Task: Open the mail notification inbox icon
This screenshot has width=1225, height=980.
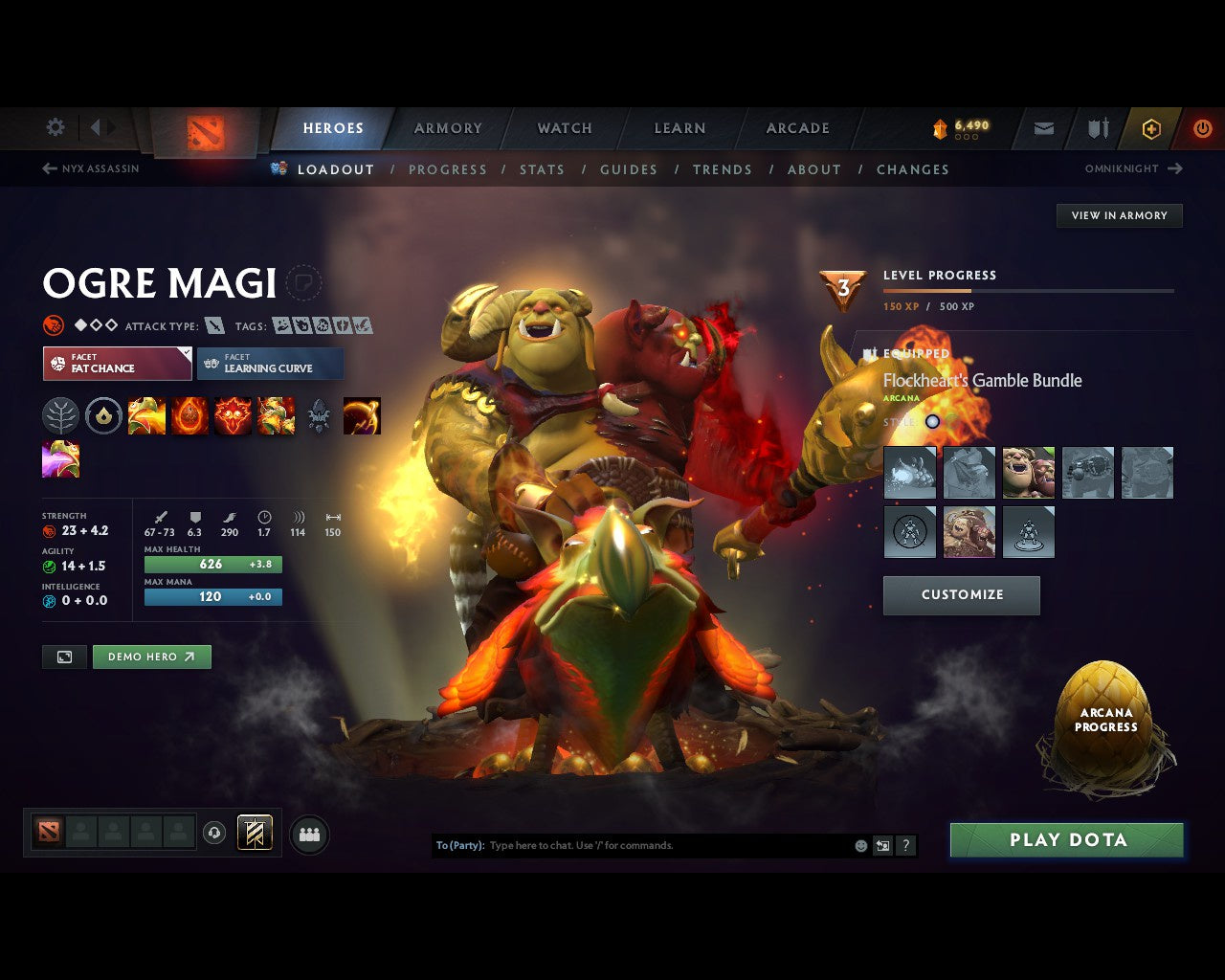Action: pos(1042,128)
